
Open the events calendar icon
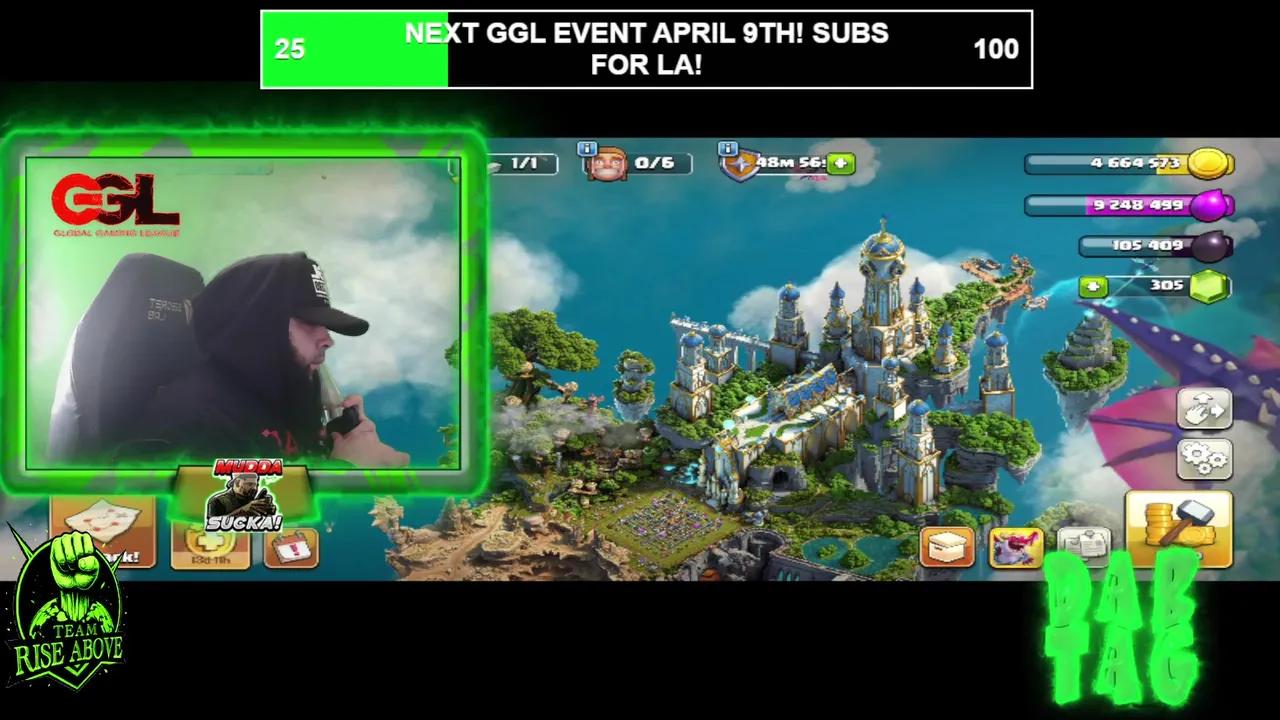pos(291,546)
